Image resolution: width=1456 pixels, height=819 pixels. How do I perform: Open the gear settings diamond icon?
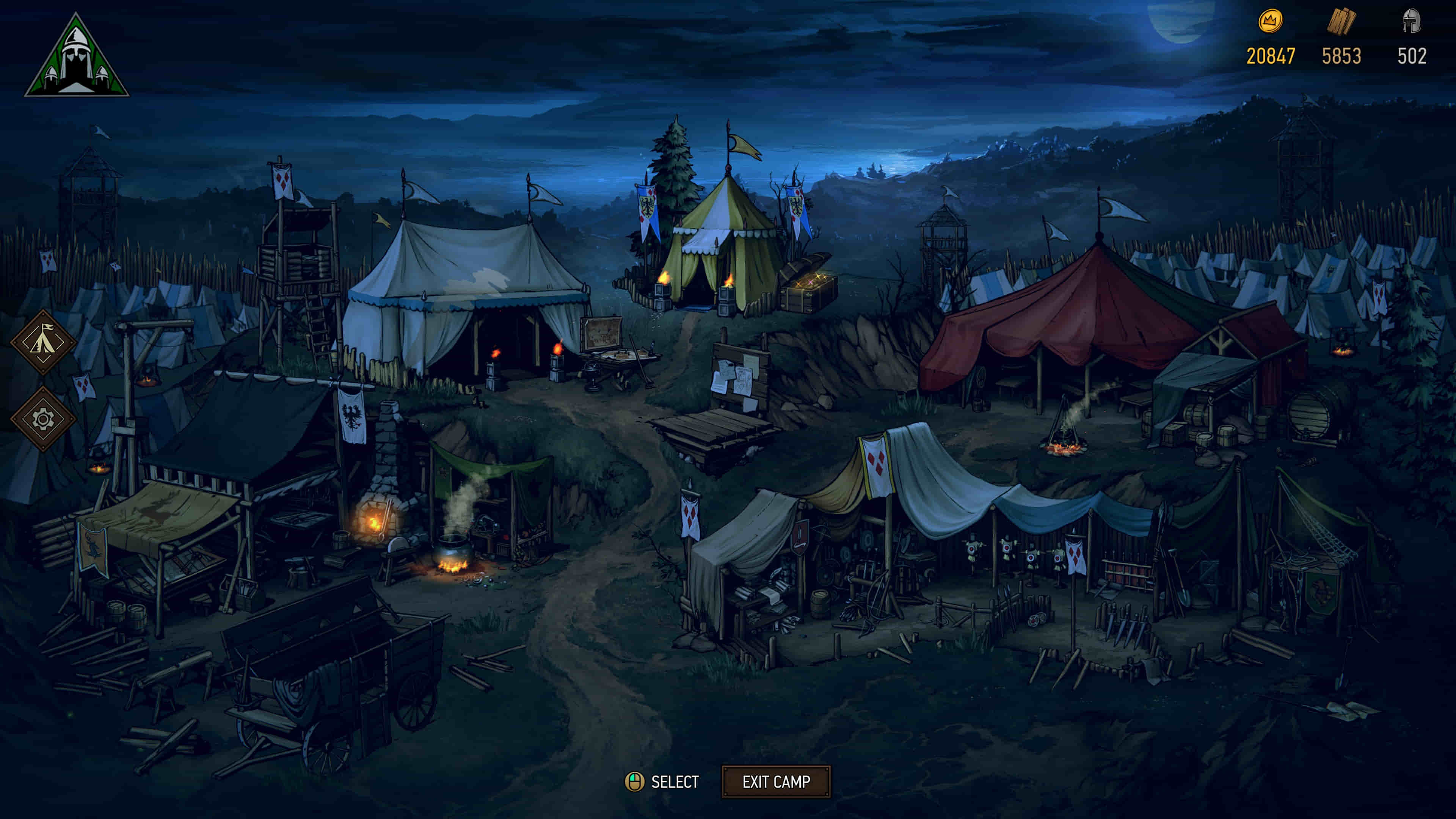tap(43, 419)
